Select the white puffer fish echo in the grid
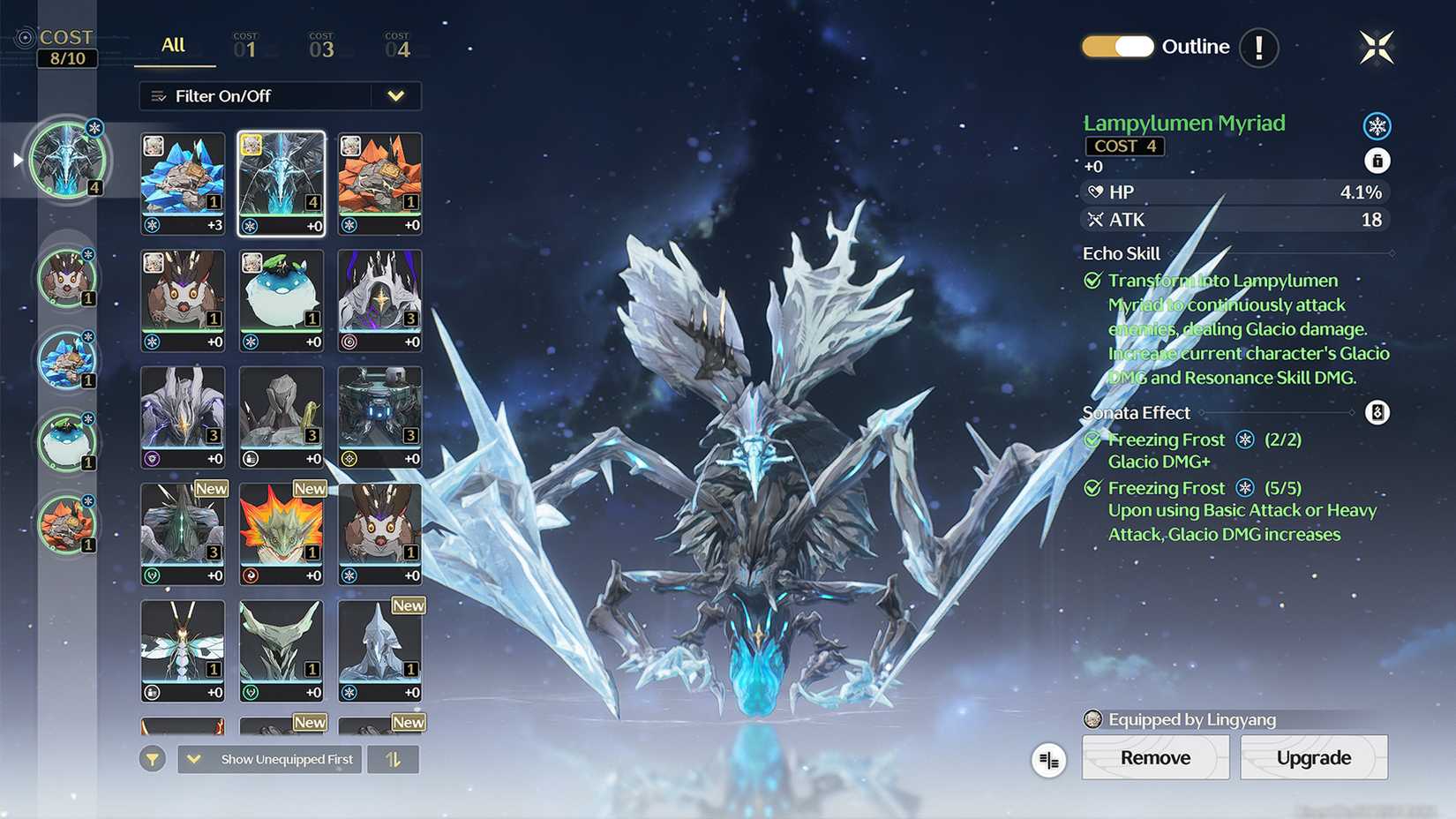The image size is (1456, 819). pos(281,300)
